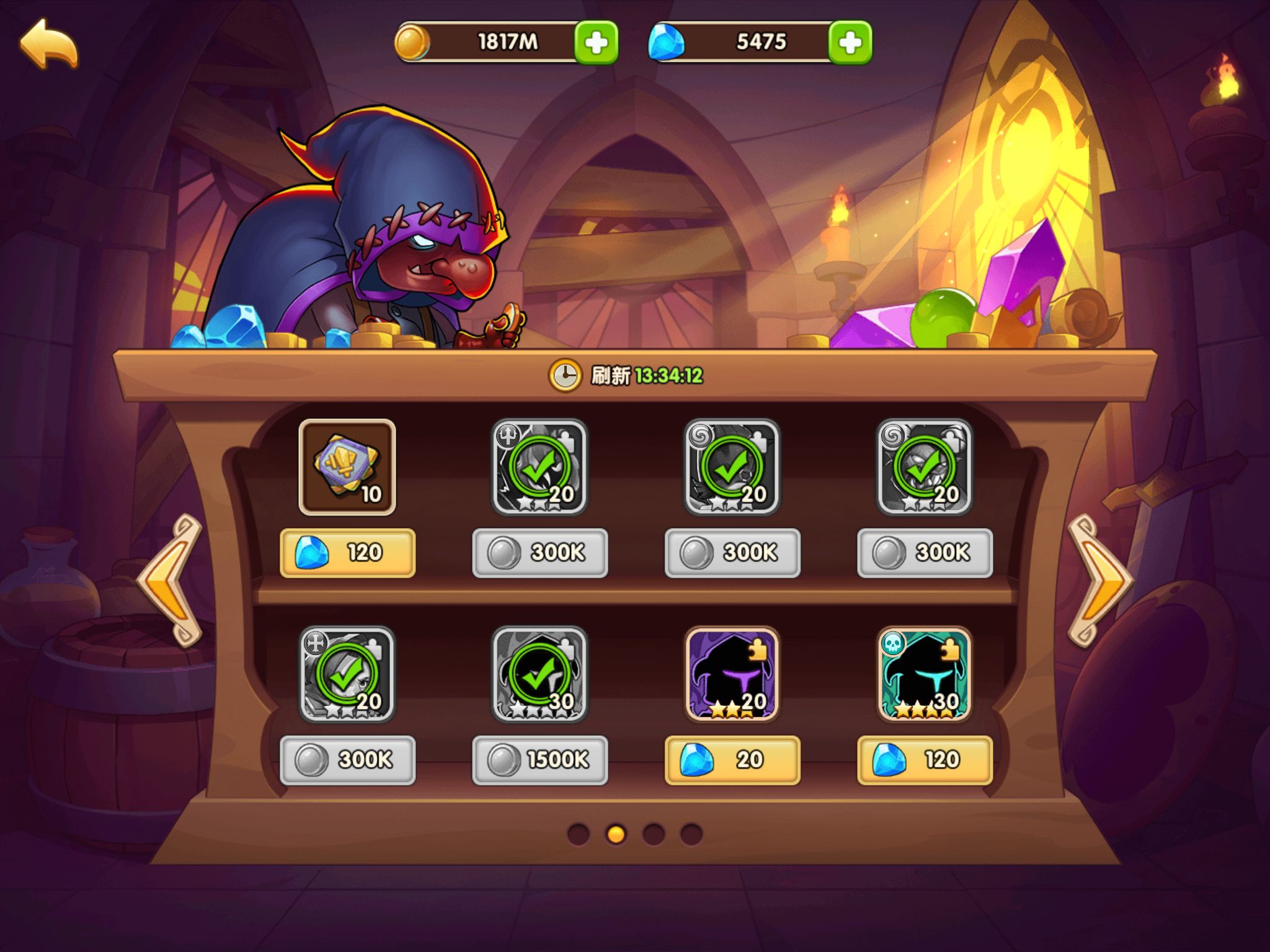Select the purple silhouette hero shard
The image size is (1270, 952).
pyautogui.click(x=732, y=674)
